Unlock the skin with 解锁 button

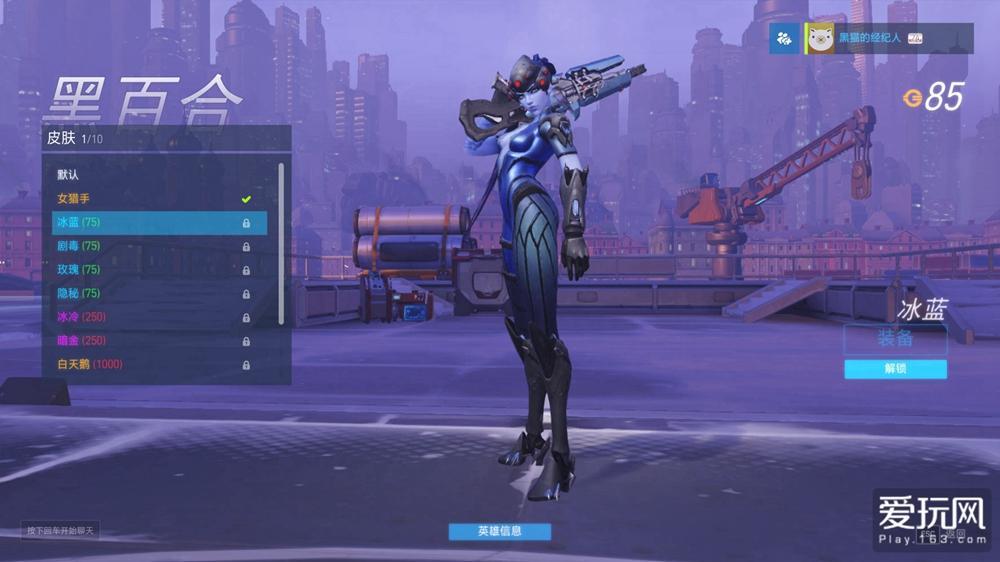point(895,369)
